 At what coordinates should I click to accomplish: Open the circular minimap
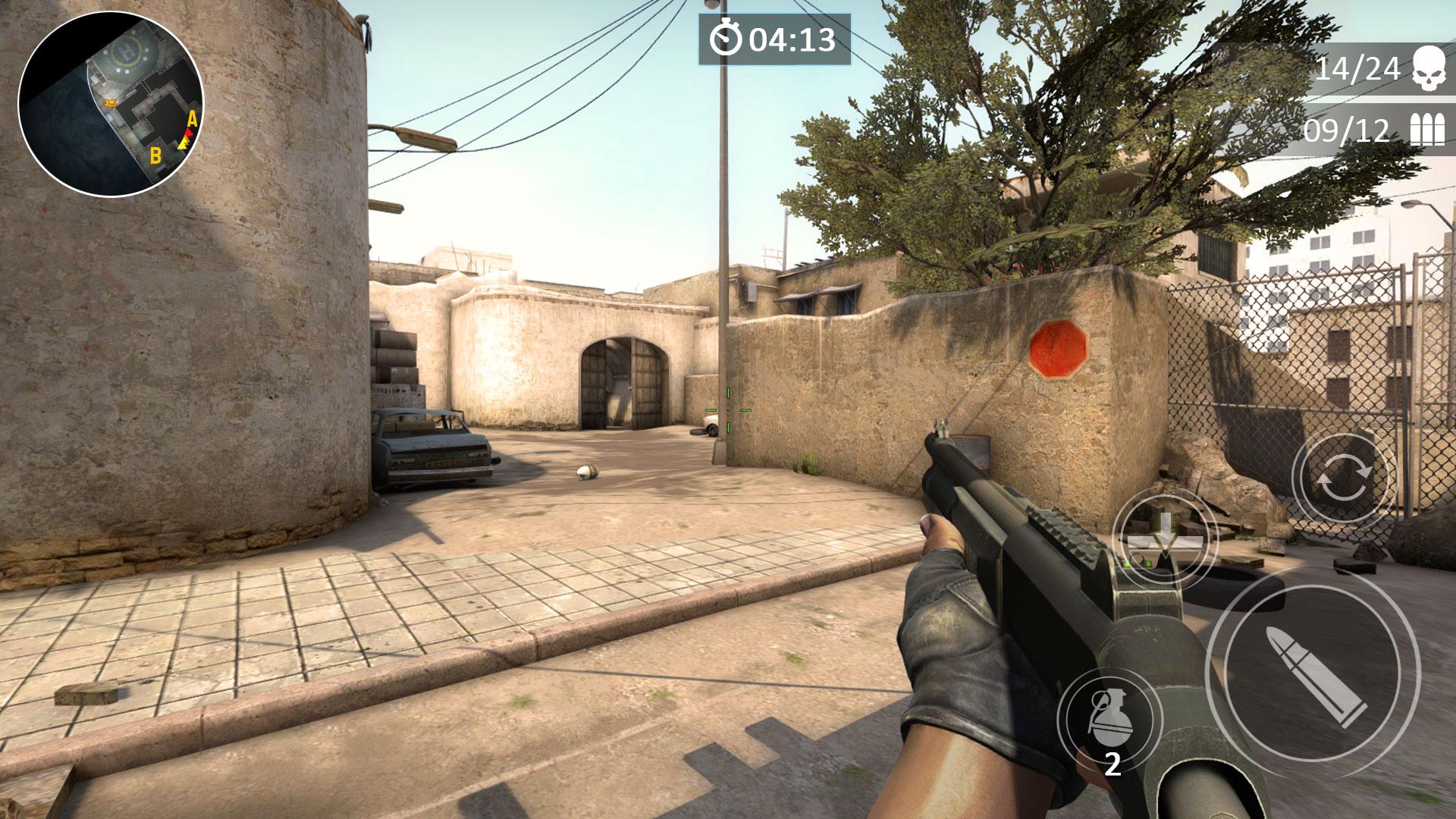tap(111, 105)
